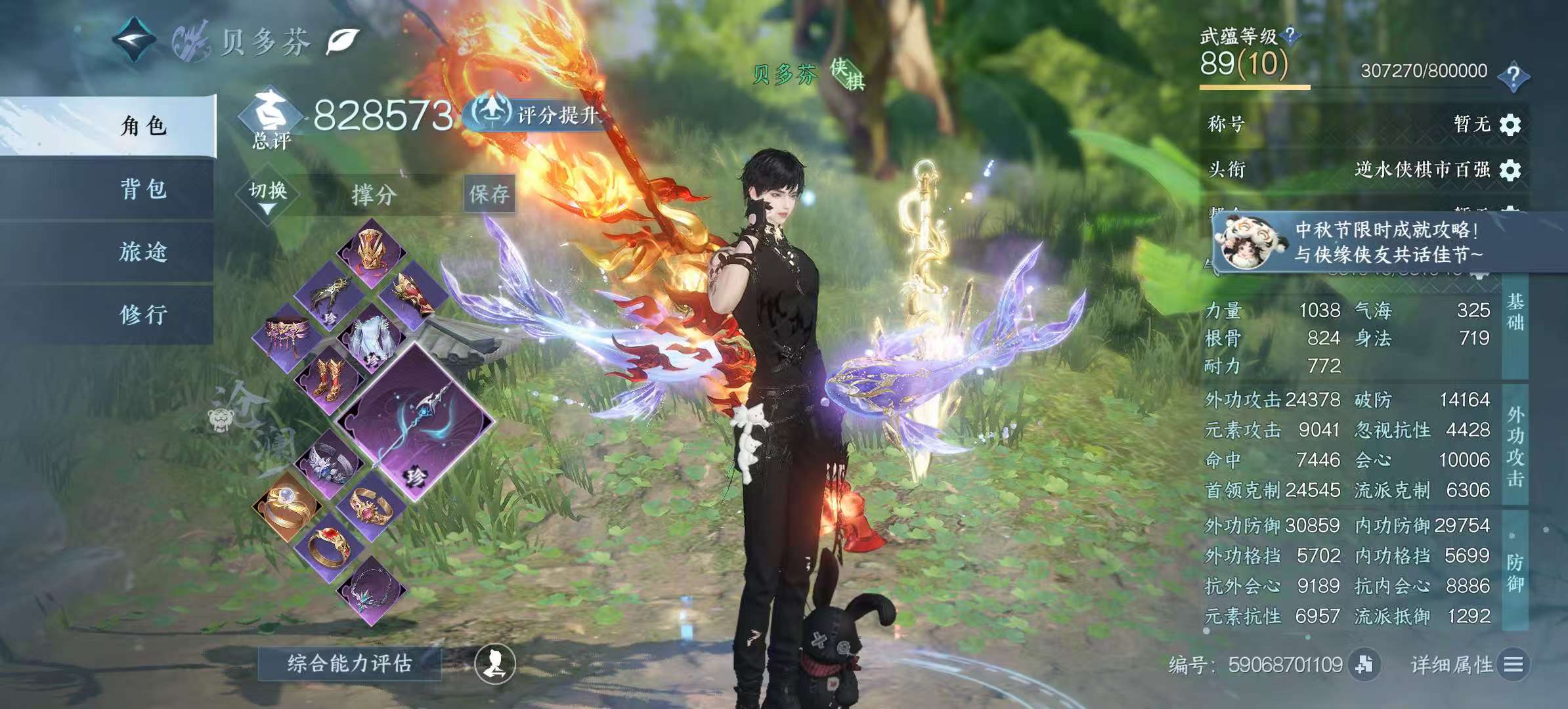This screenshot has height=709, width=1568.
Task: Go to the 修行 tab
Action: tap(143, 314)
